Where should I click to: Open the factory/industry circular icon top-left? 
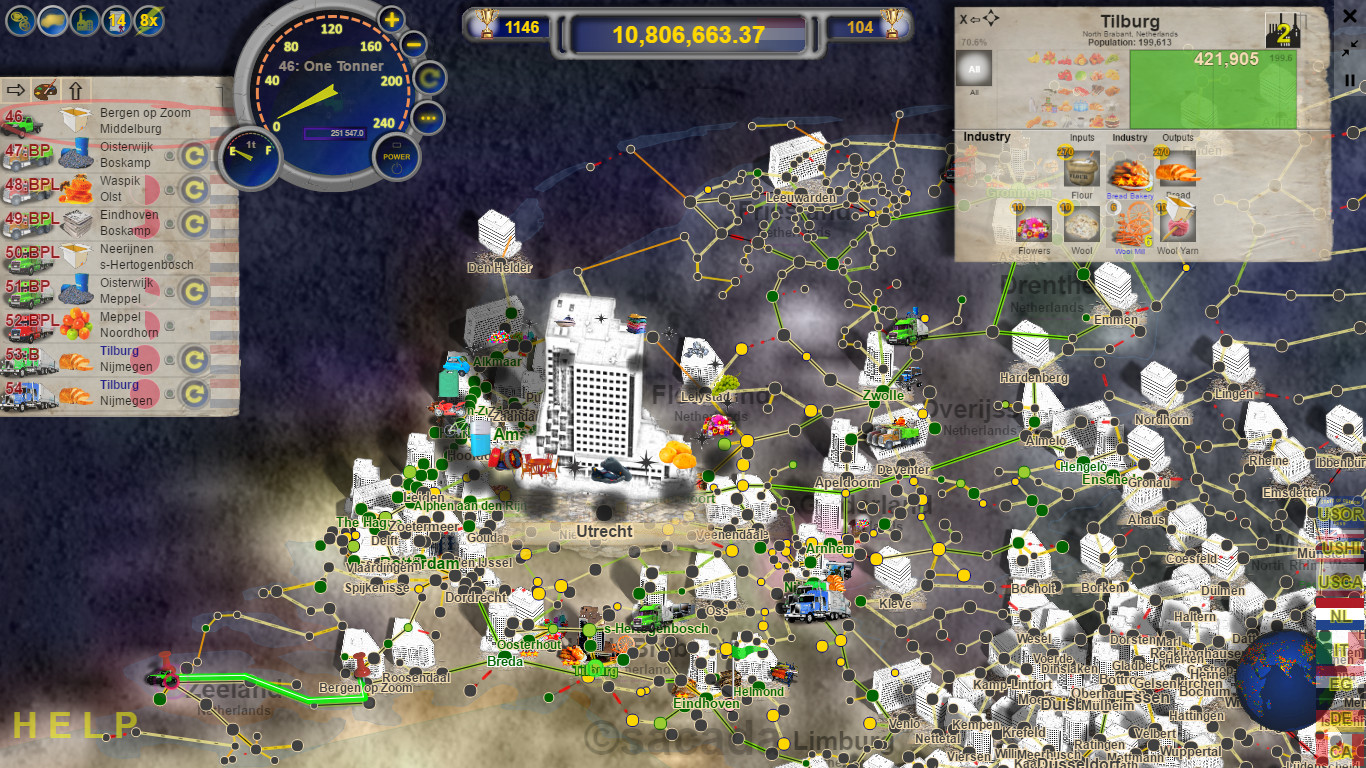tap(85, 20)
